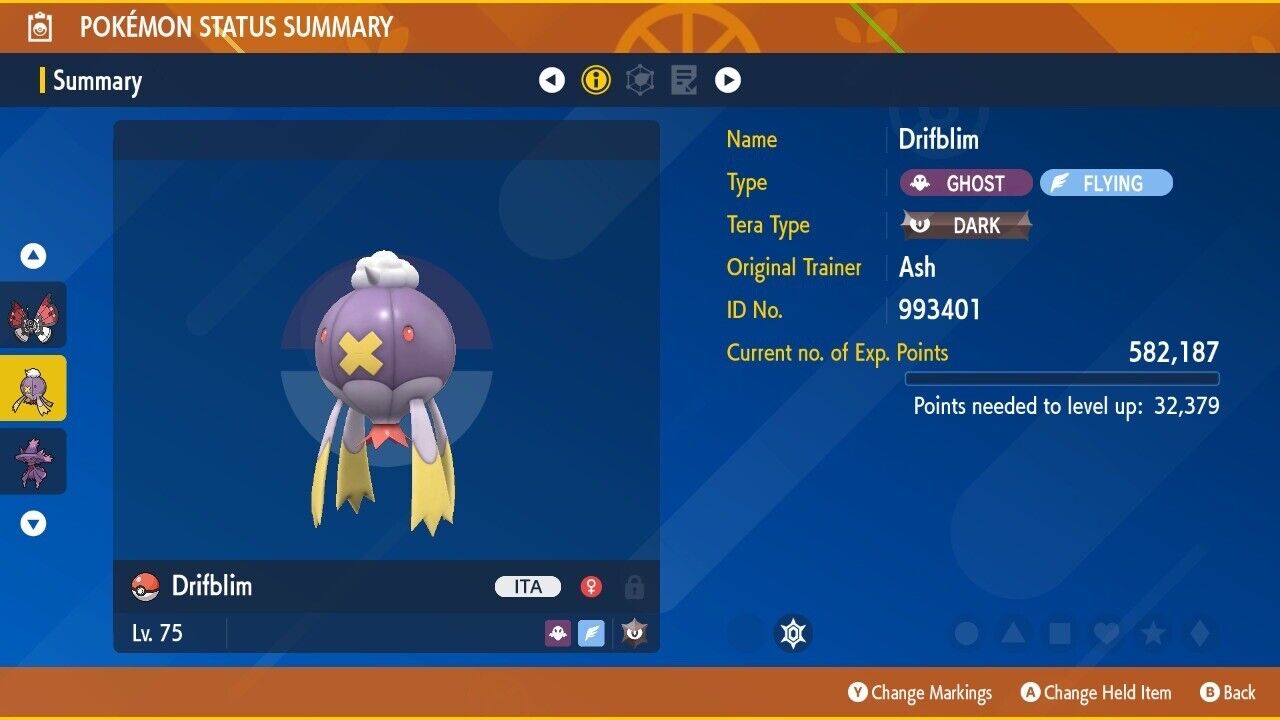The width and height of the screenshot is (1280, 720).
Task: Toggle the square marking
Action: pos(1060,633)
